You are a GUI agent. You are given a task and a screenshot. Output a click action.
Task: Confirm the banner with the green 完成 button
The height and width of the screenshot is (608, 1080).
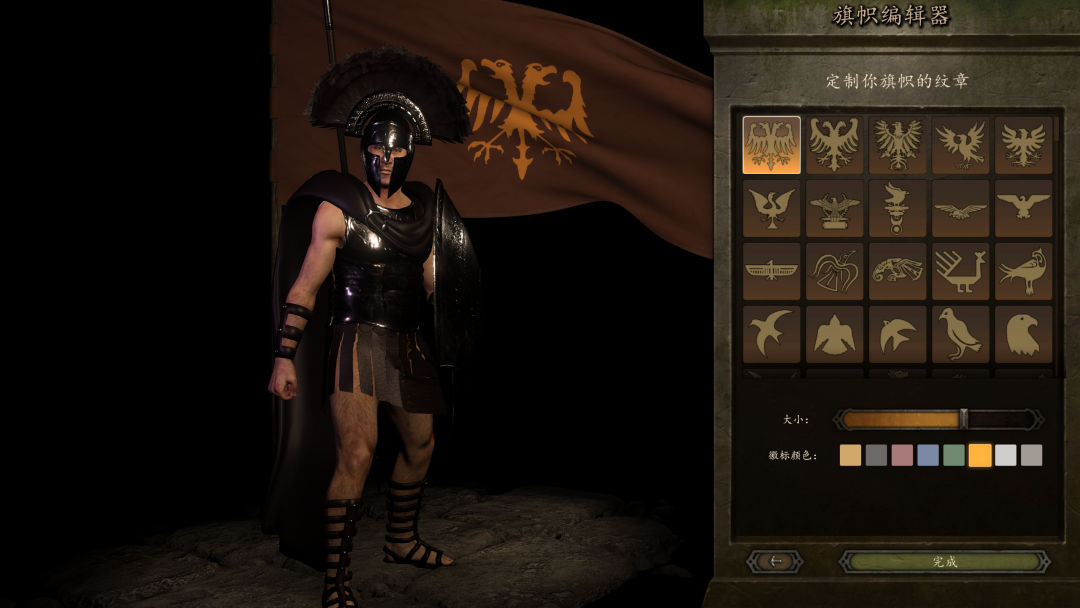click(x=944, y=562)
